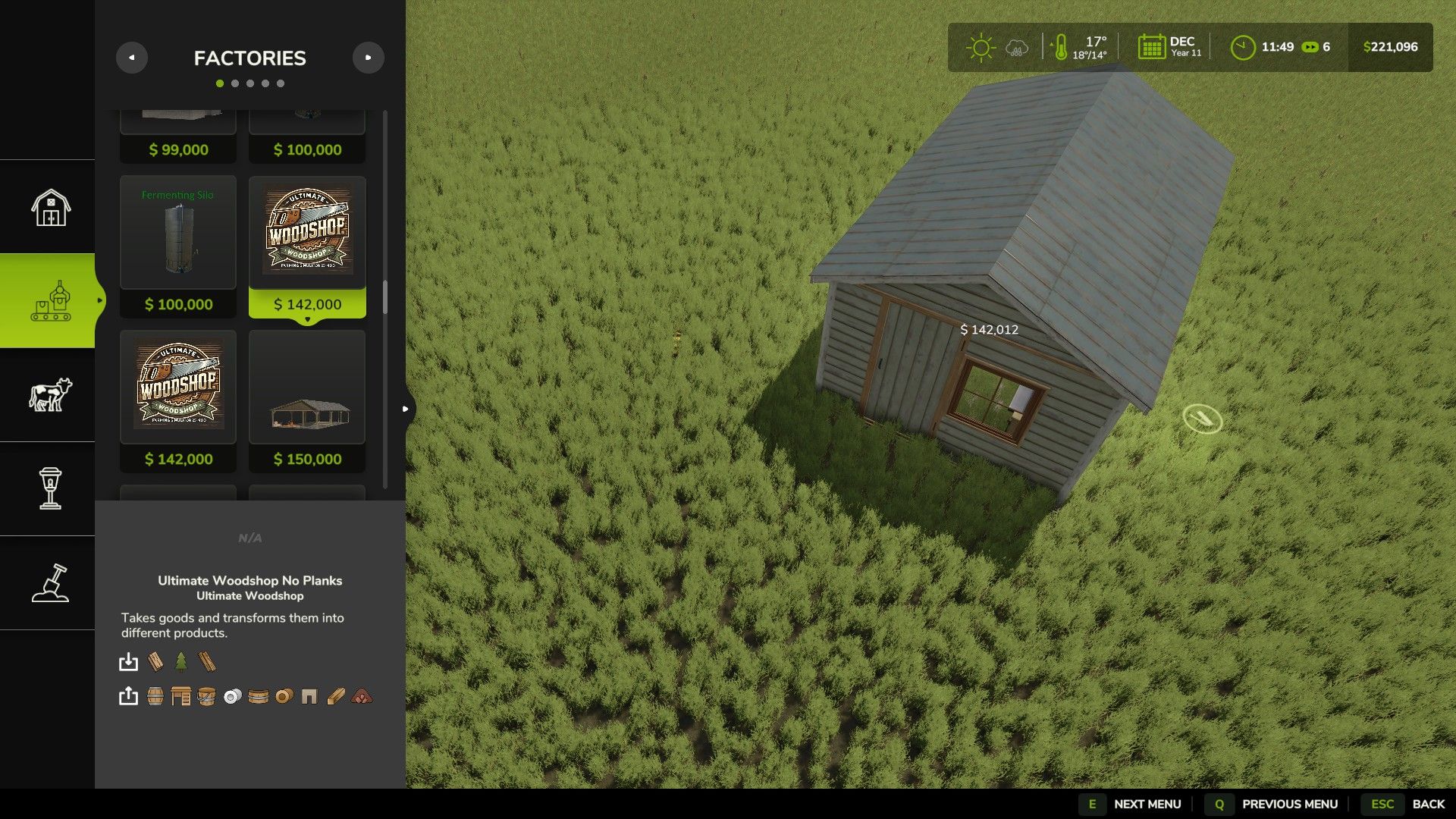
Task: Advance to the next category after Factories
Action: click(369, 58)
